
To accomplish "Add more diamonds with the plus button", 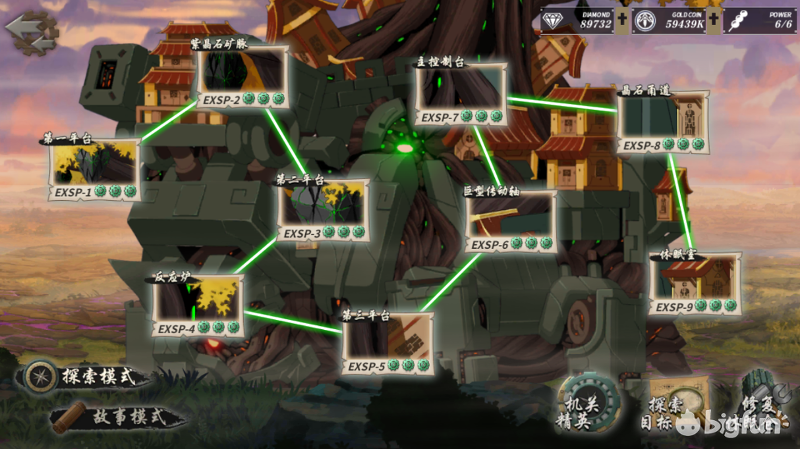I will point(622,21).
